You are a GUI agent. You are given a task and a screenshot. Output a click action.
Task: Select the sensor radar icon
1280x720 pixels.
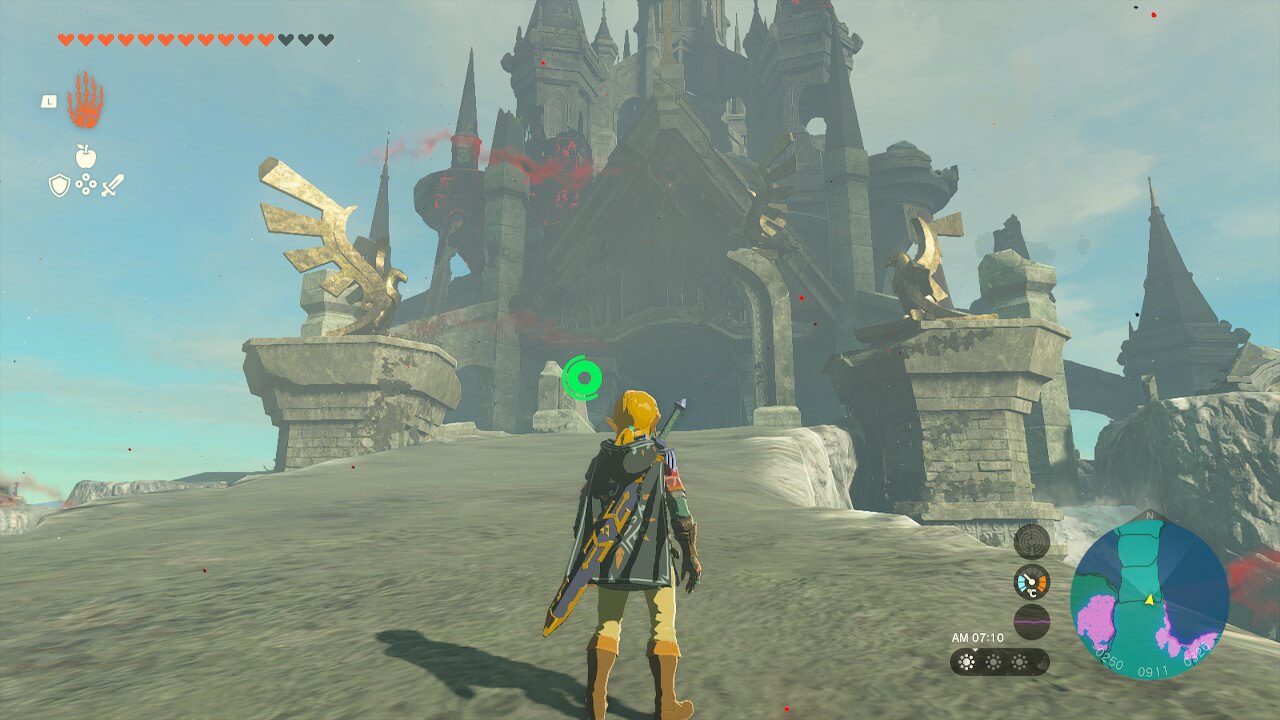1031,541
